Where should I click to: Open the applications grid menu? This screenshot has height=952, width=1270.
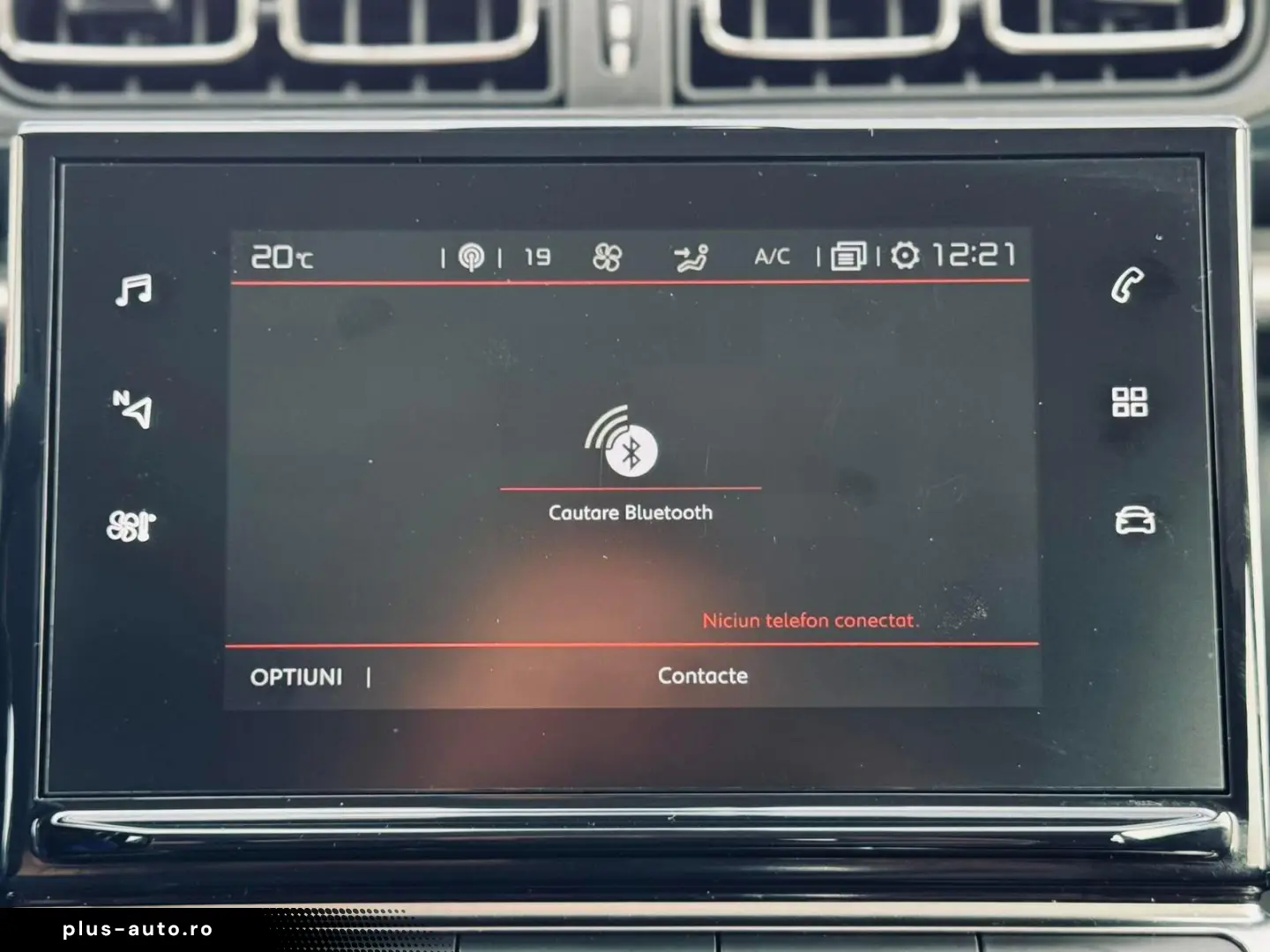coord(1130,402)
